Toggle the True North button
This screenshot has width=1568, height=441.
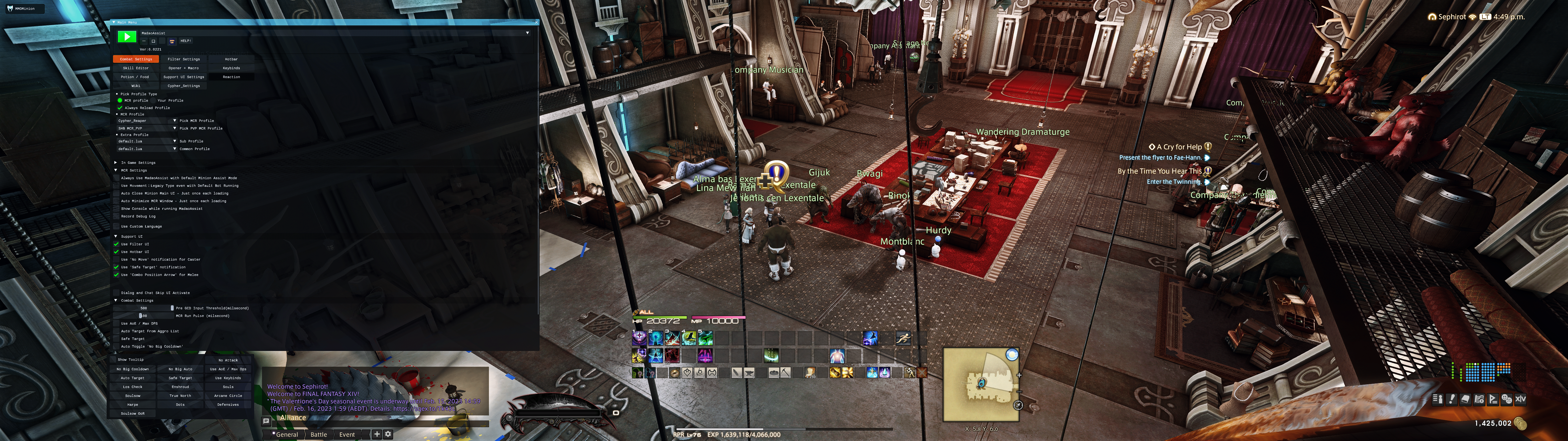[180, 396]
